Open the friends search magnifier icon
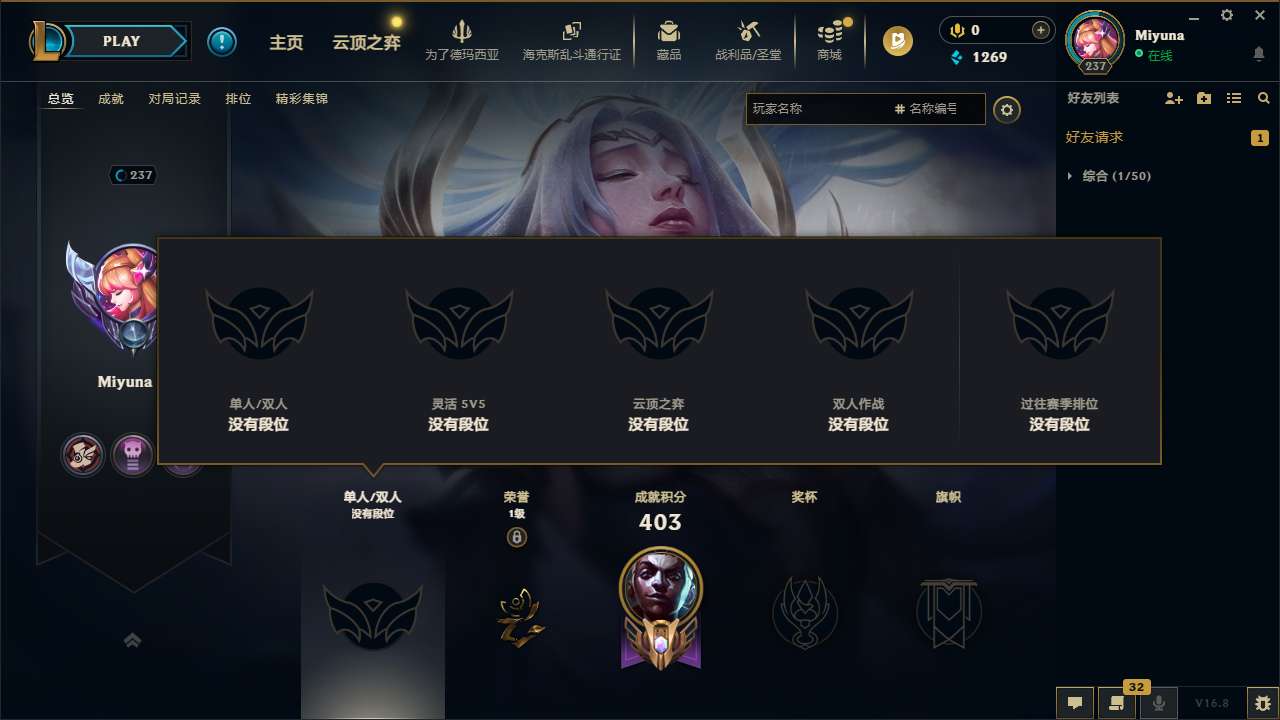Image resolution: width=1280 pixels, height=720 pixels. (x=1263, y=98)
